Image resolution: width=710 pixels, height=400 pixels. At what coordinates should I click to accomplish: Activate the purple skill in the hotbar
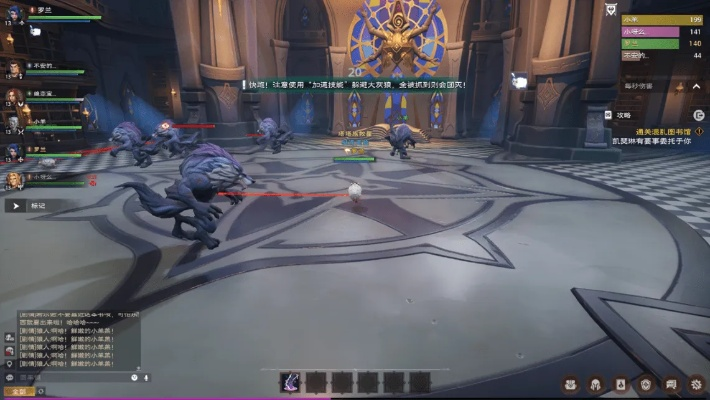pyautogui.click(x=291, y=381)
